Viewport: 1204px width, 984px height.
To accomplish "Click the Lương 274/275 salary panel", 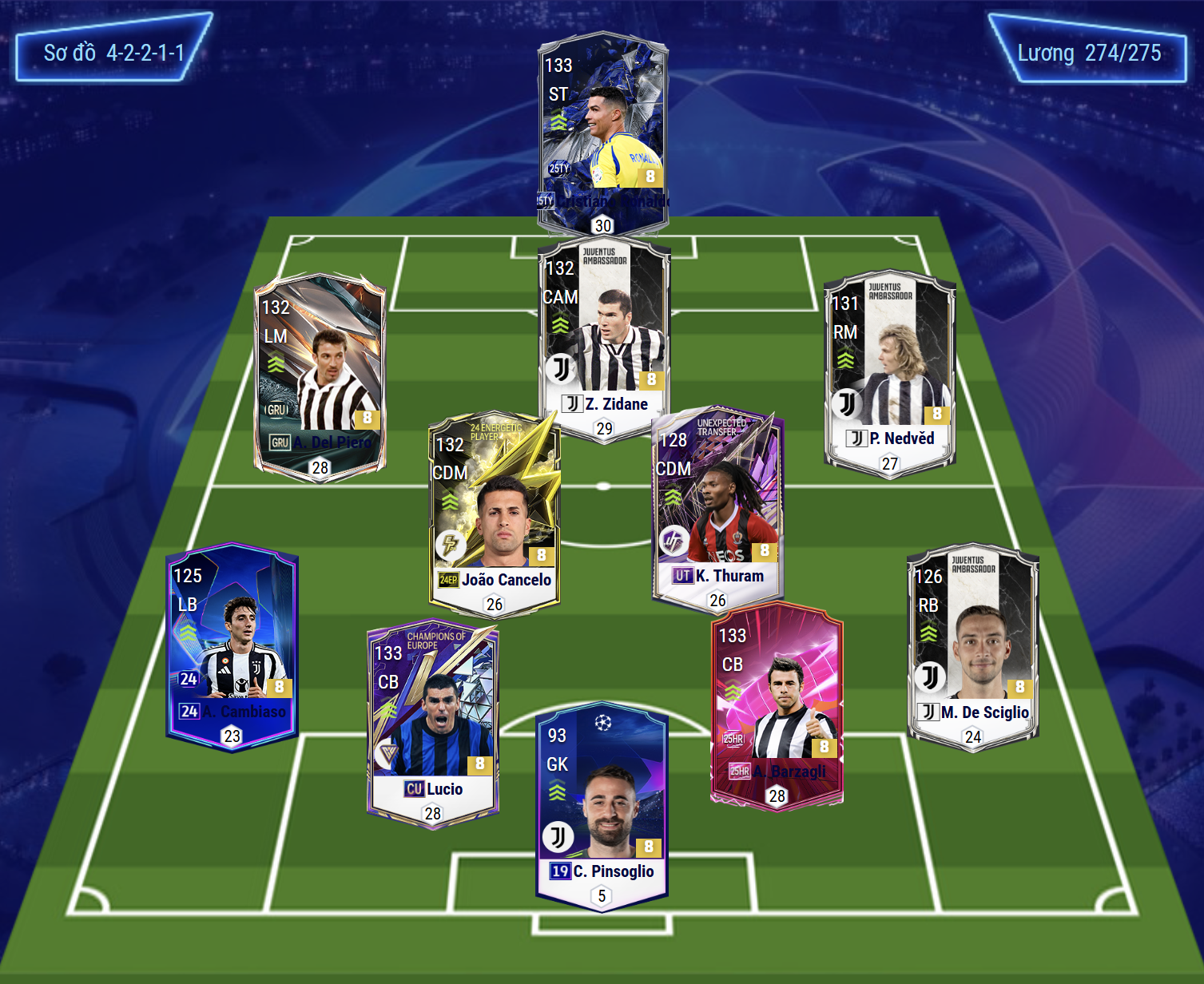I will (1088, 53).
